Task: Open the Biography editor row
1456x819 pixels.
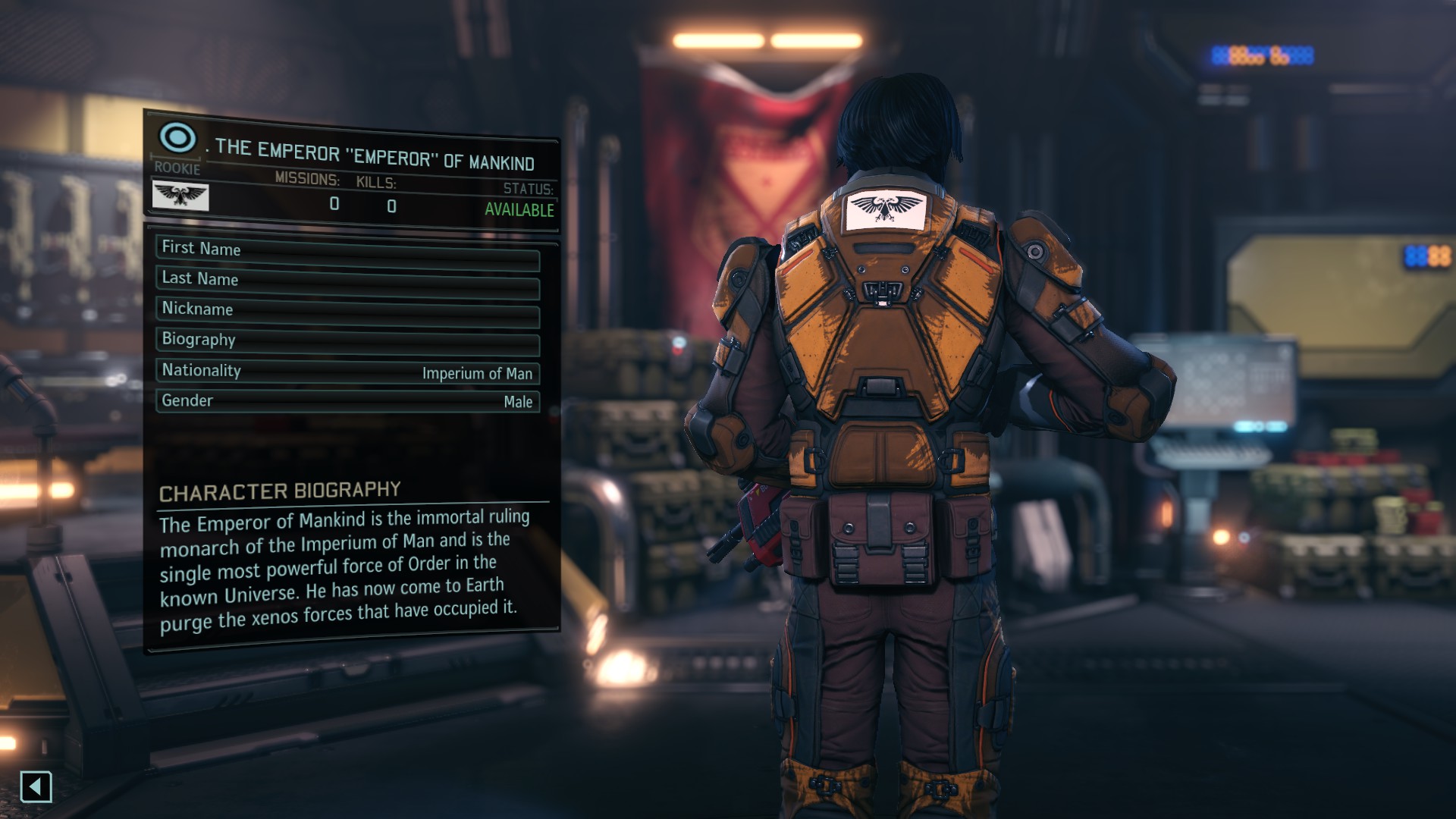Action: (x=347, y=341)
